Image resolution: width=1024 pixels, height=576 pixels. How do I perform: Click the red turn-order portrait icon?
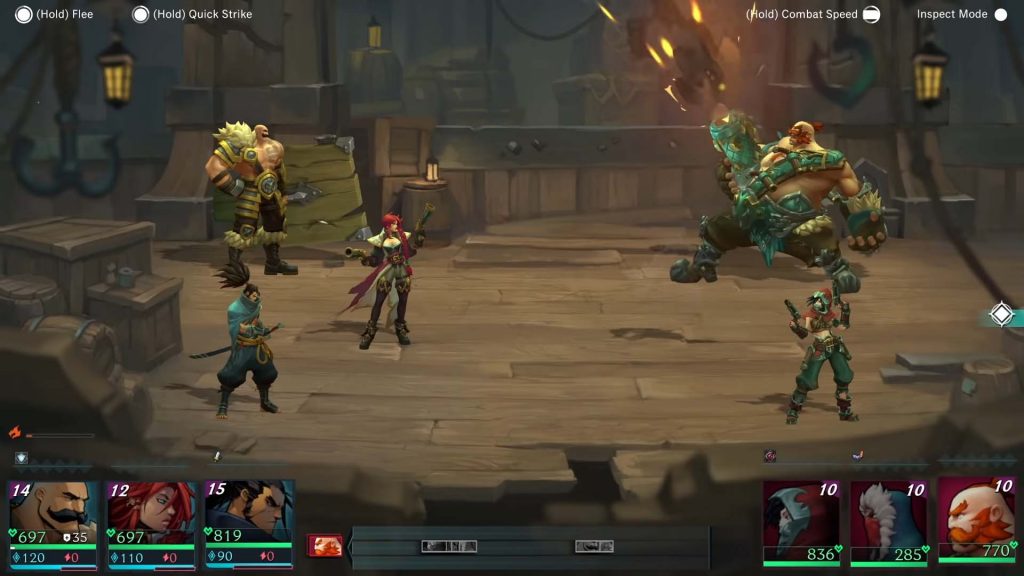(325, 545)
